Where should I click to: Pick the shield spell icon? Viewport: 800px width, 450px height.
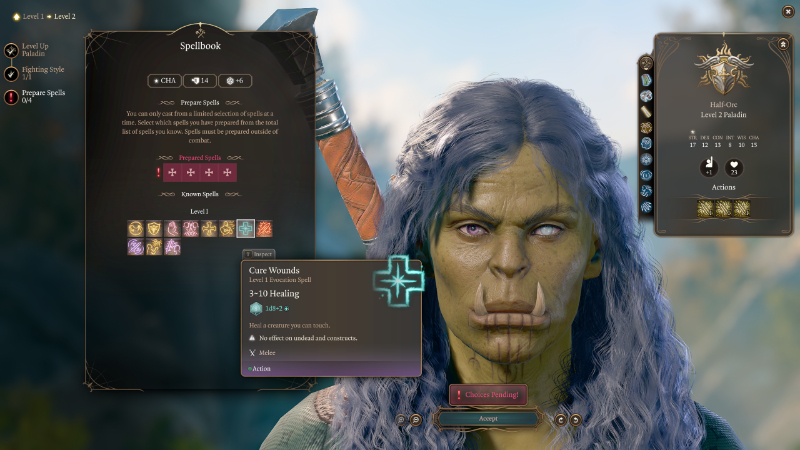pos(154,228)
